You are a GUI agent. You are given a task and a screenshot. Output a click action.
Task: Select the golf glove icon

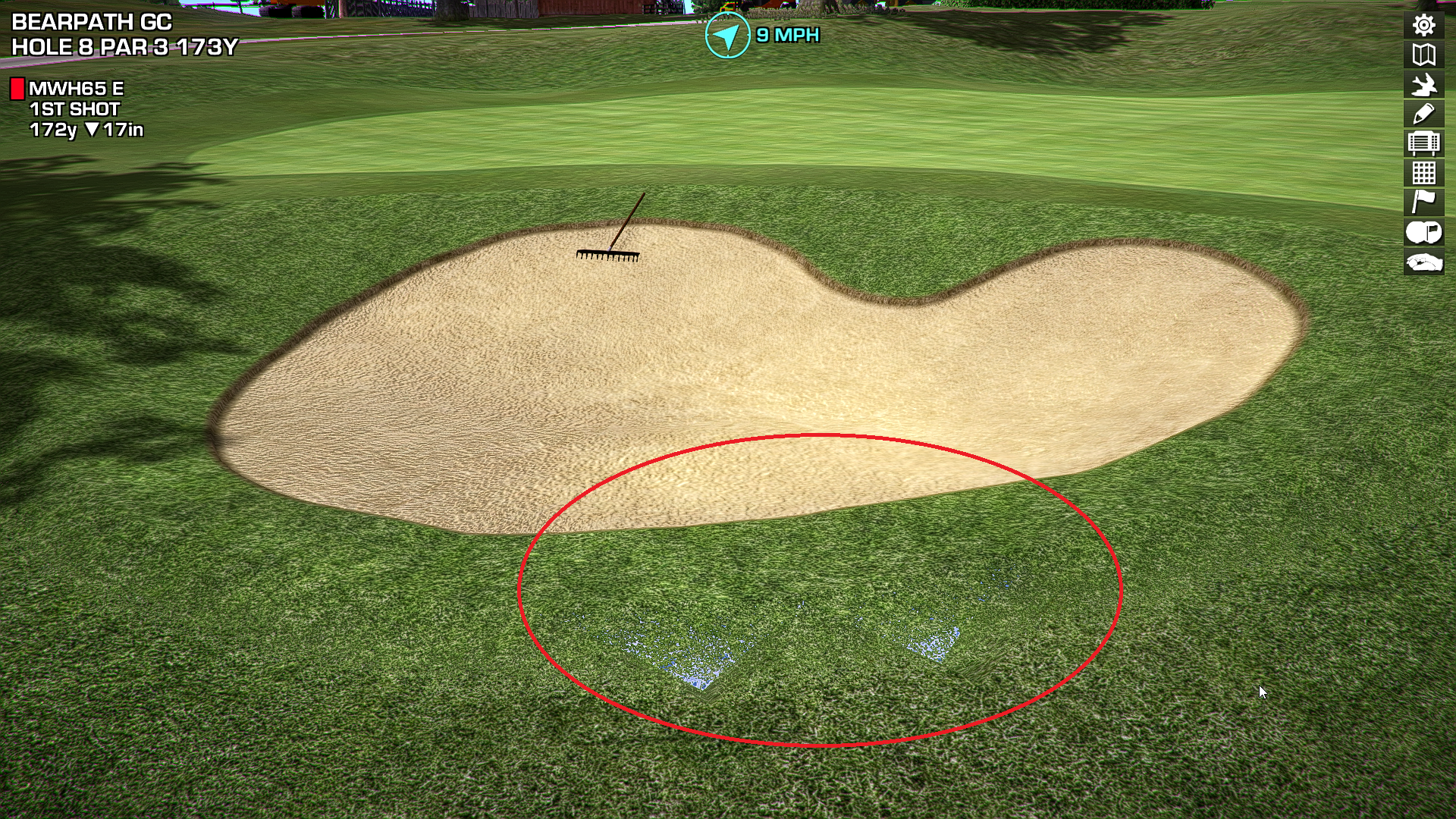tap(1423, 262)
